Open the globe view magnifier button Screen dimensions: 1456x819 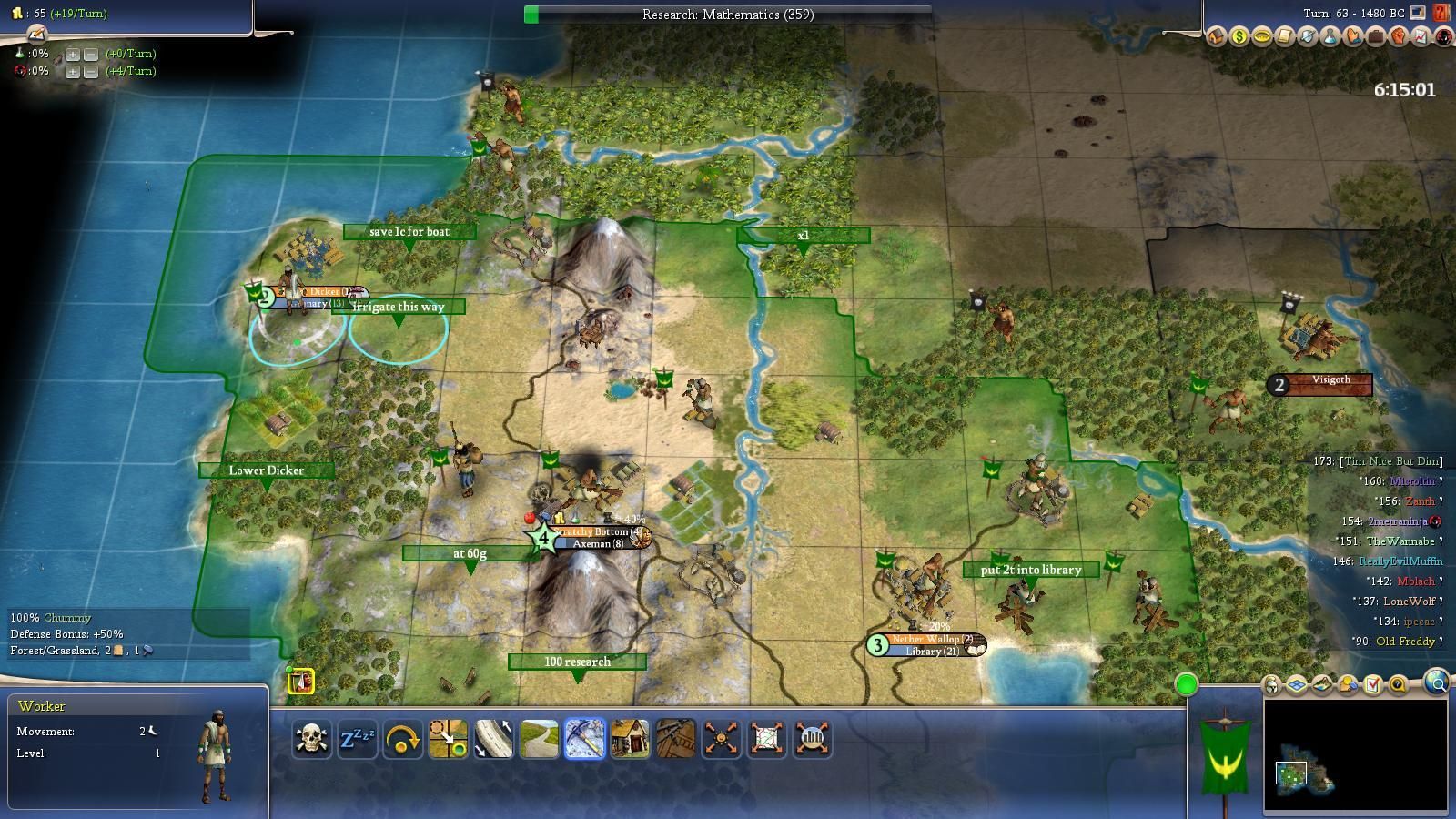tap(1437, 682)
